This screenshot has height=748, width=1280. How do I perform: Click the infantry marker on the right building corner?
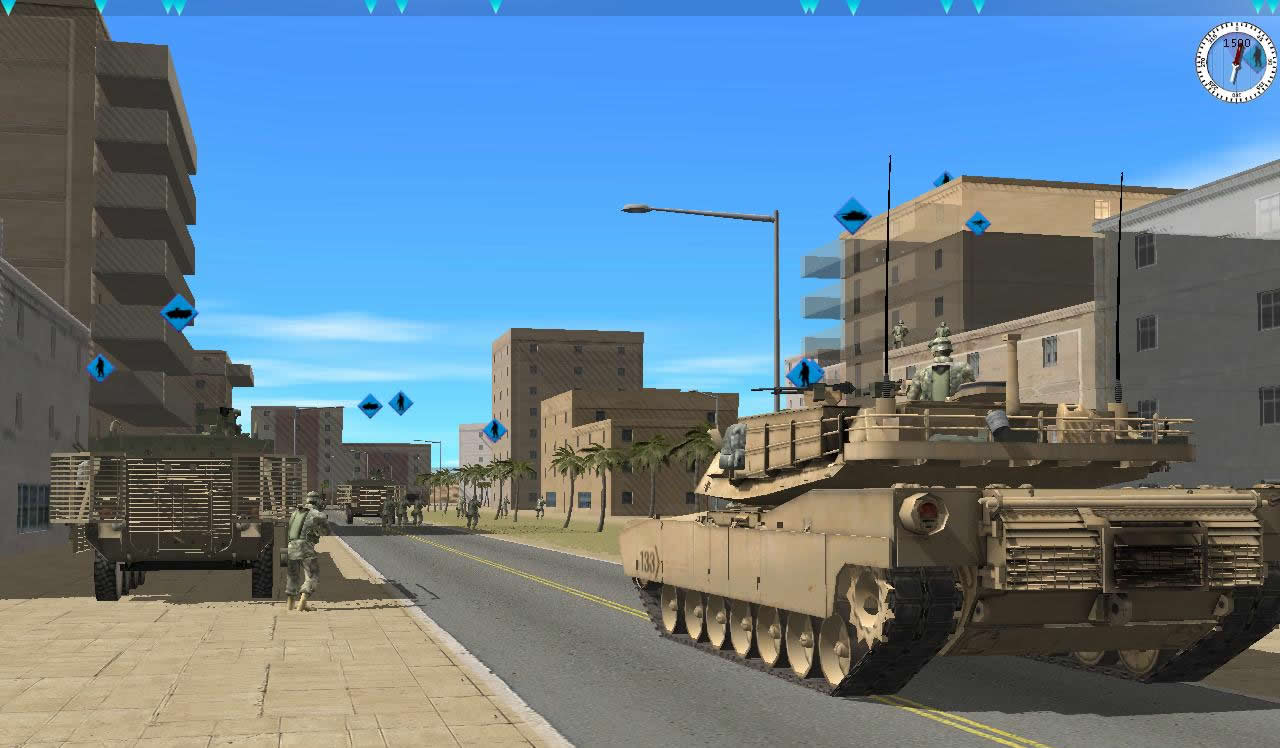tap(977, 222)
